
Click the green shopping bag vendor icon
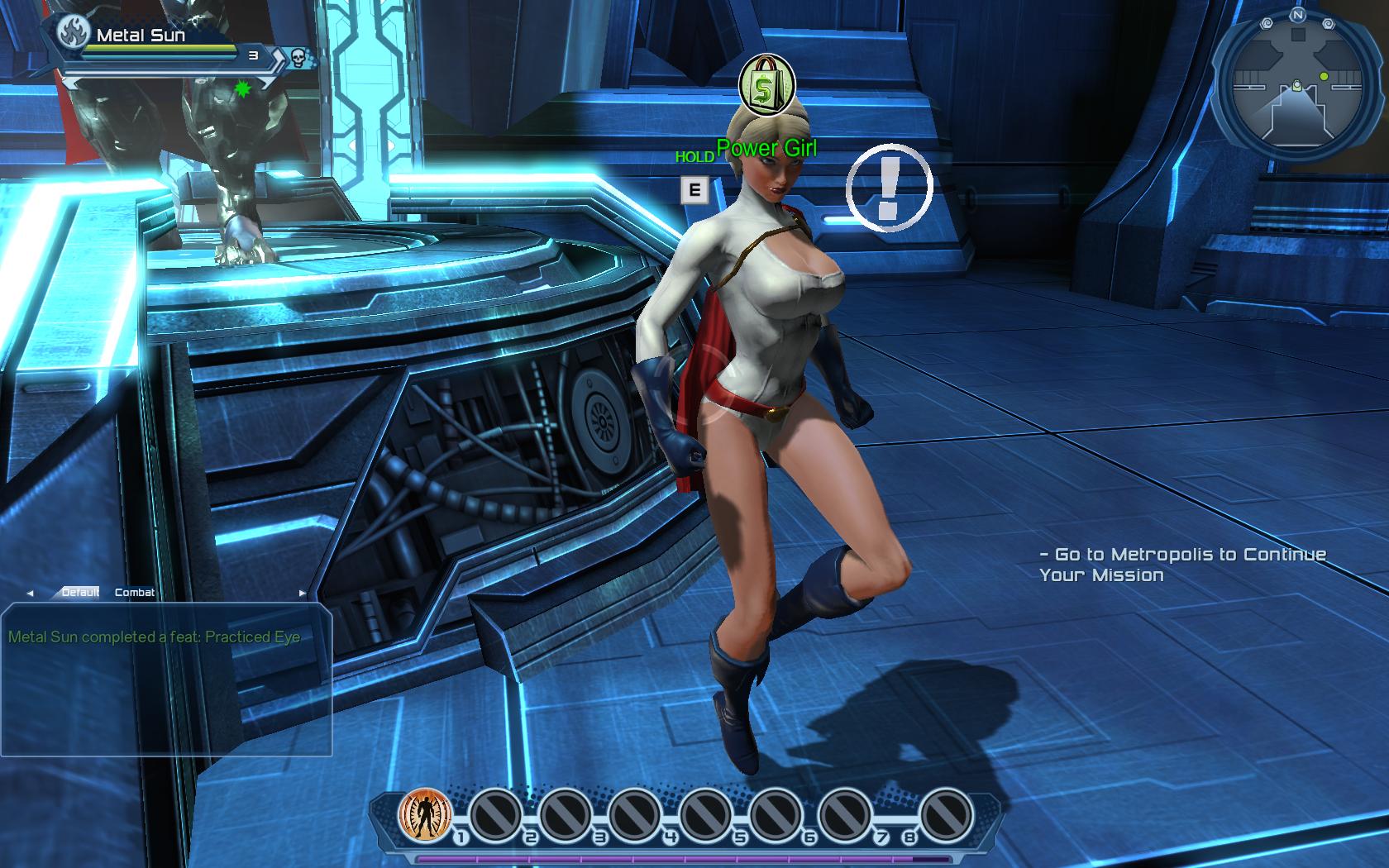click(766, 84)
